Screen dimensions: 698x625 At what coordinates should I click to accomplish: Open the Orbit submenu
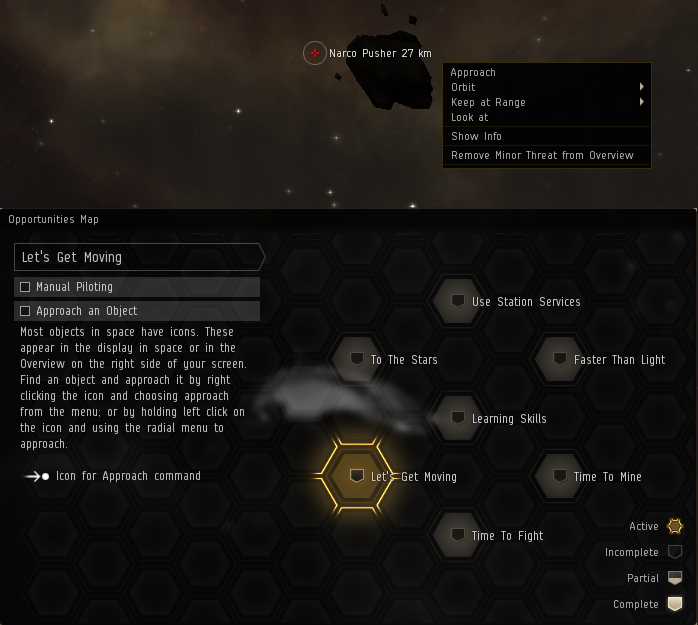pos(463,87)
